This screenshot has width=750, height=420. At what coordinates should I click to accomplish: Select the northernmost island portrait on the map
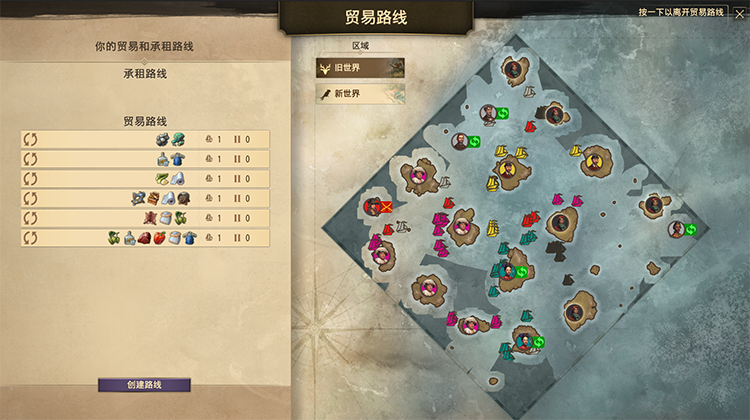tap(513, 70)
